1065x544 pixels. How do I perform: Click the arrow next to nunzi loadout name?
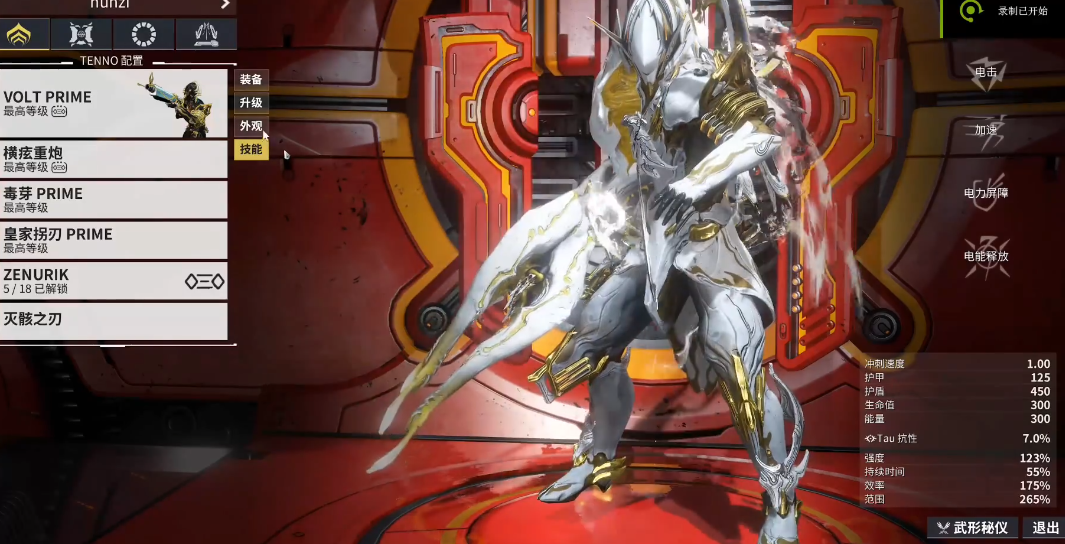pyautogui.click(x=226, y=5)
